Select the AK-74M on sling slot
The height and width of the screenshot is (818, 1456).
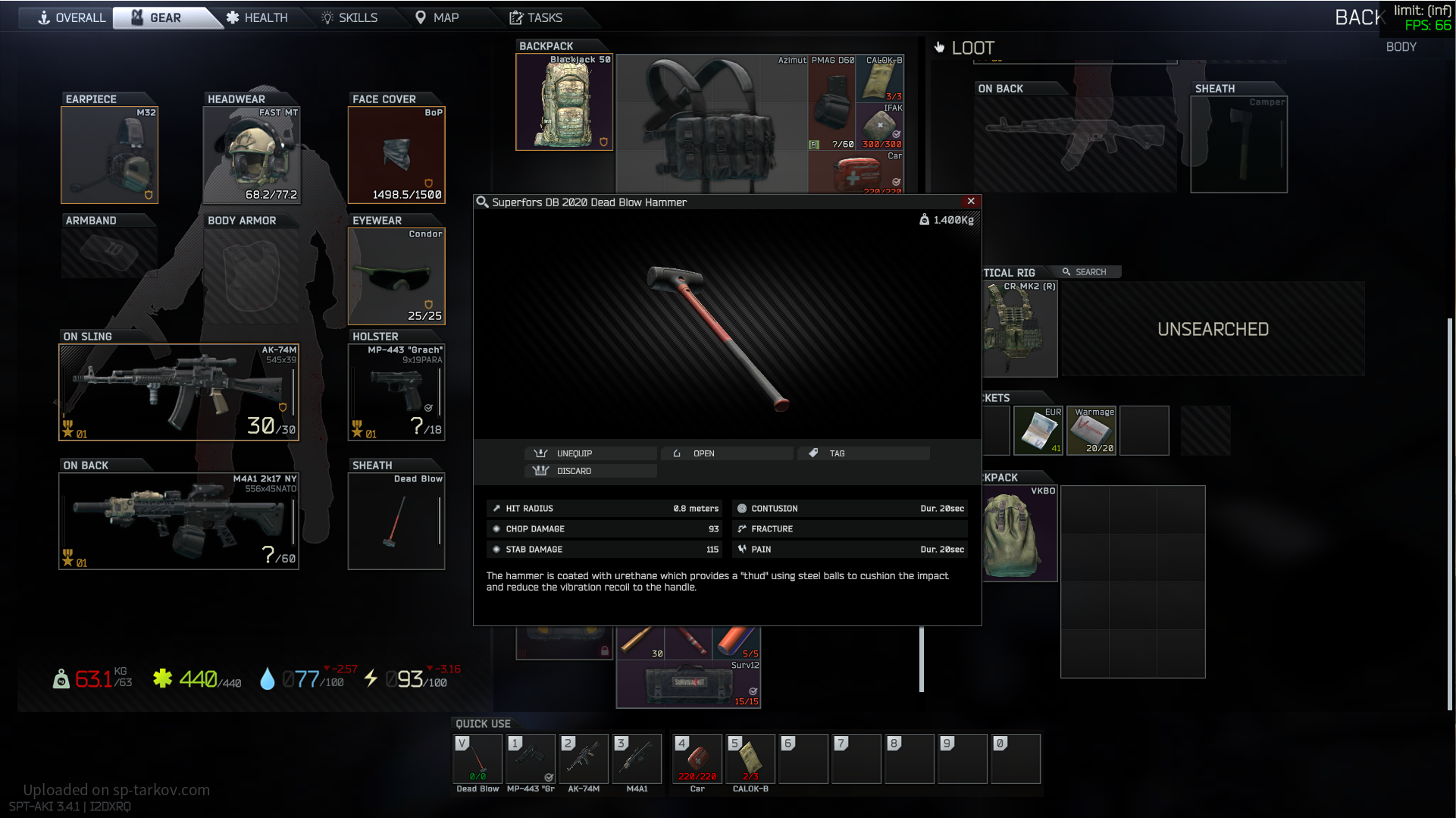179,393
